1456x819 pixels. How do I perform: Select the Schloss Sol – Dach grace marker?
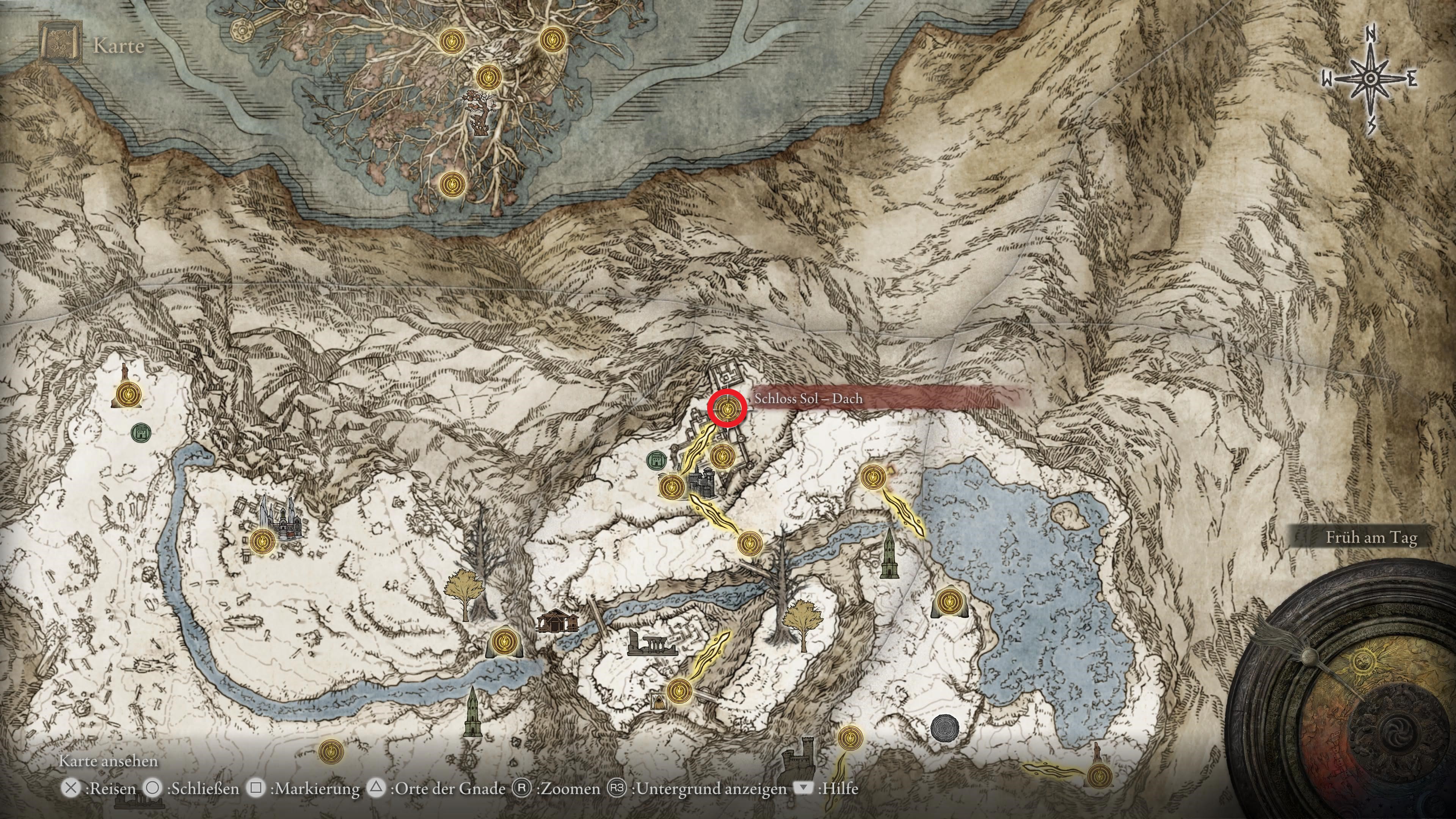(x=728, y=408)
